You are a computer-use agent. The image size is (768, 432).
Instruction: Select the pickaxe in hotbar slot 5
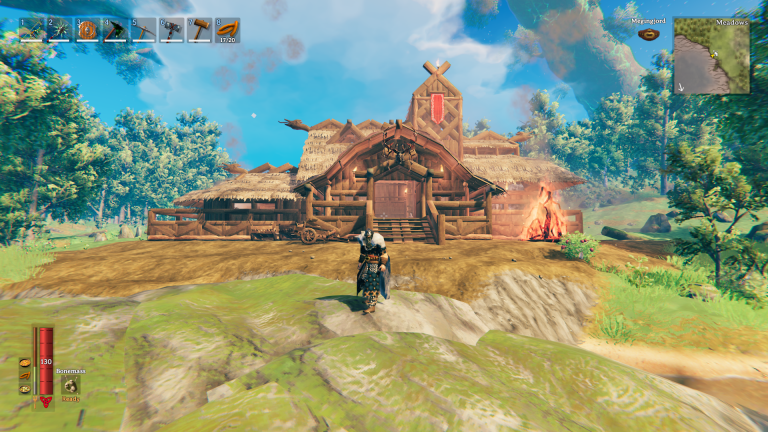click(x=144, y=30)
